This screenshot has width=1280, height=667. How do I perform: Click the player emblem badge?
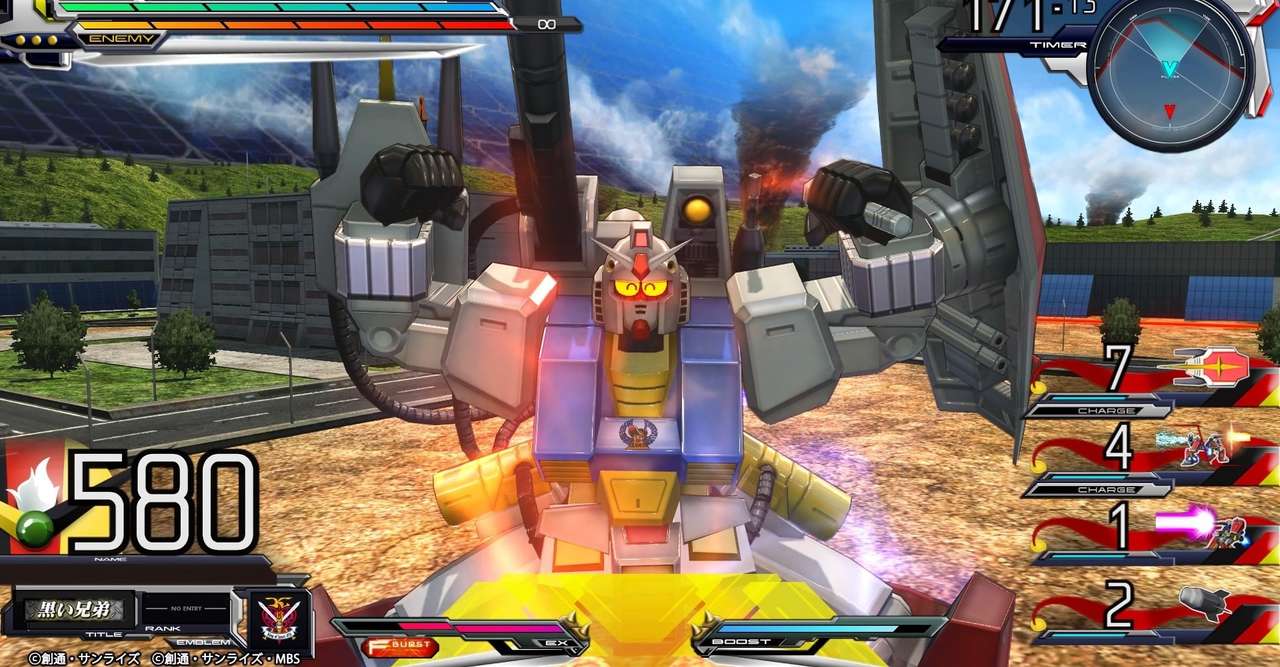pyautogui.click(x=273, y=614)
